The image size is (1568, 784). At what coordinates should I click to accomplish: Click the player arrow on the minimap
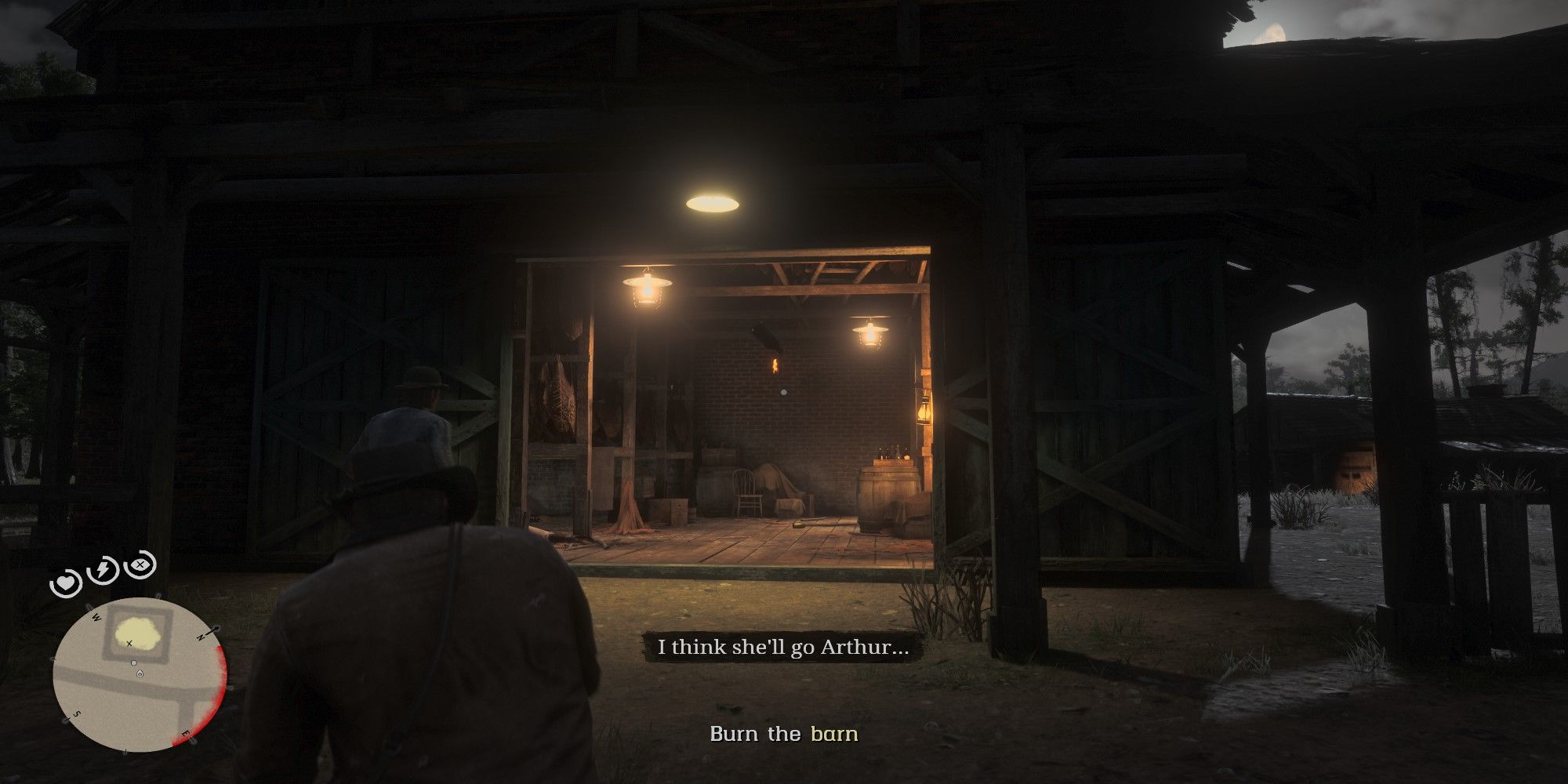tap(140, 674)
